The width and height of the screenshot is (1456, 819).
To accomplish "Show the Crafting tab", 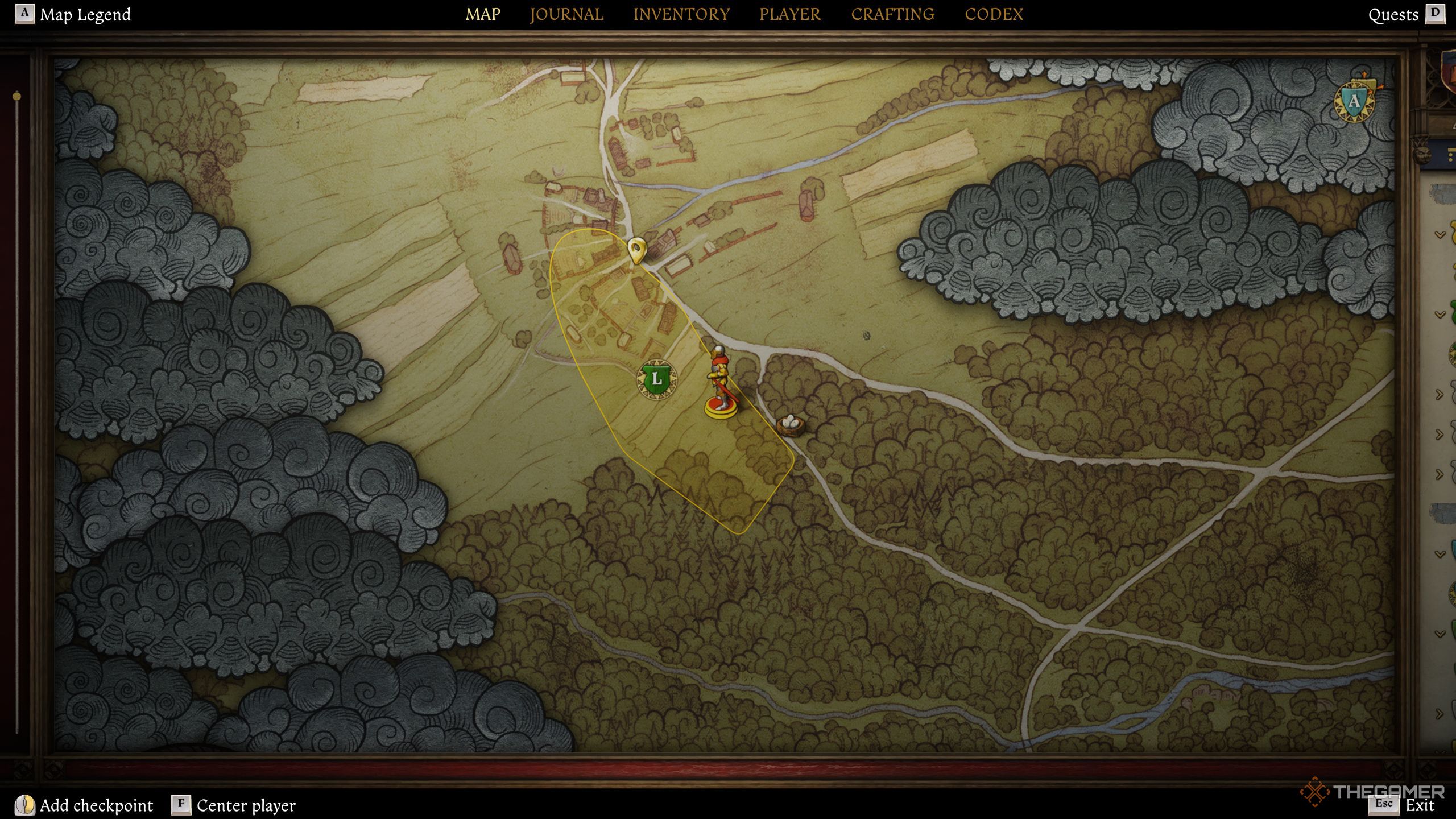I will (892, 14).
